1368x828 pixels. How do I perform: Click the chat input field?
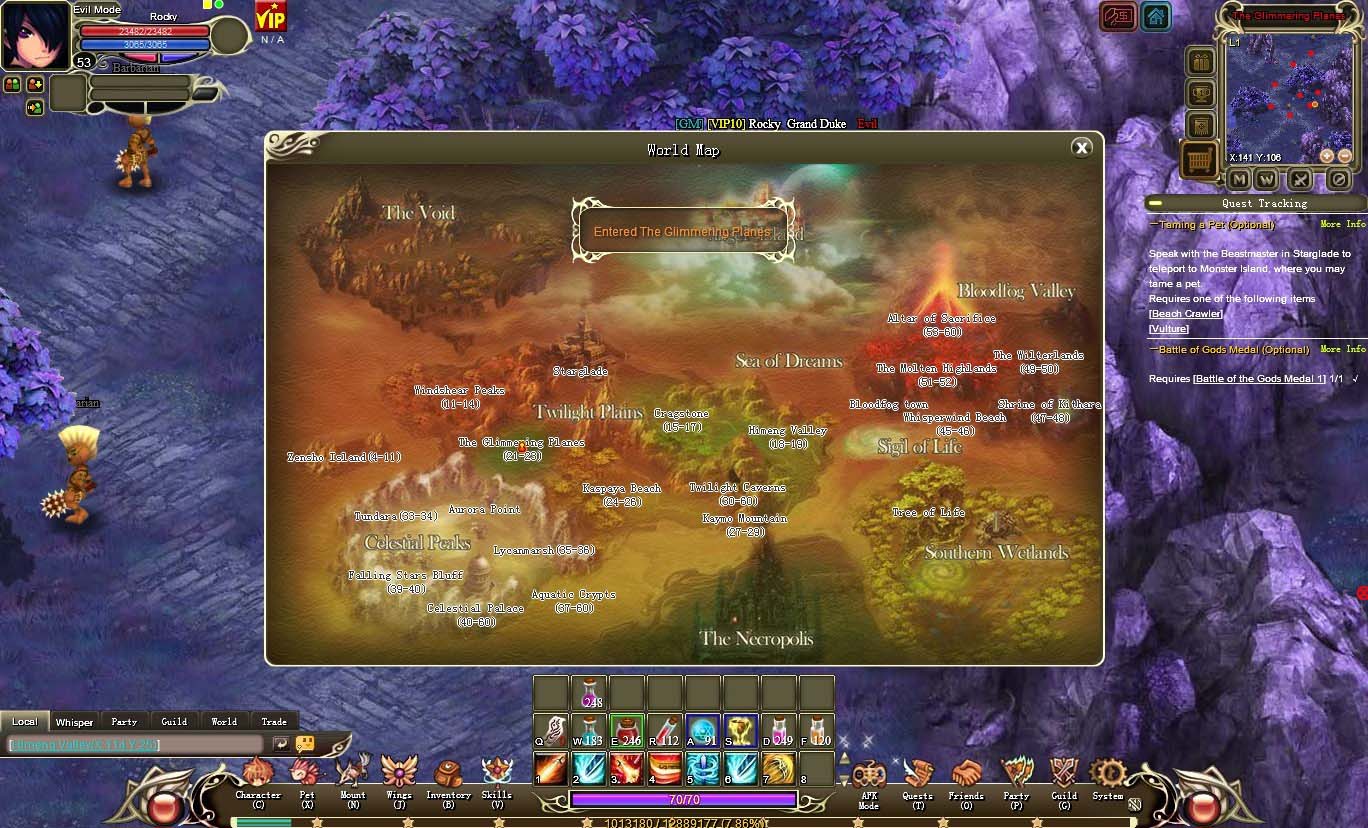135,745
